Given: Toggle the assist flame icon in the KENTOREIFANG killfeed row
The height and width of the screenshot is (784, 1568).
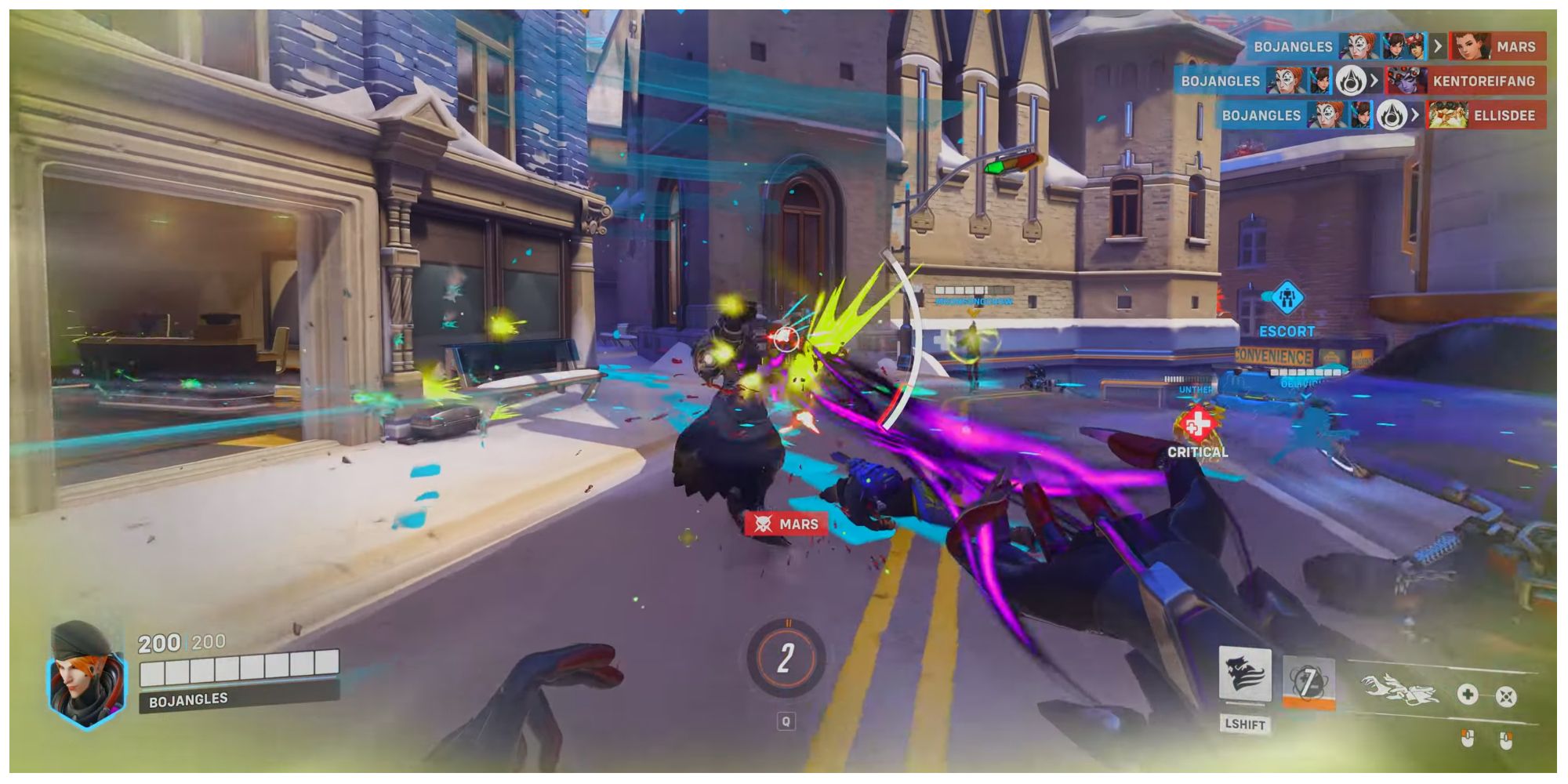Looking at the screenshot, I should (x=1351, y=81).
